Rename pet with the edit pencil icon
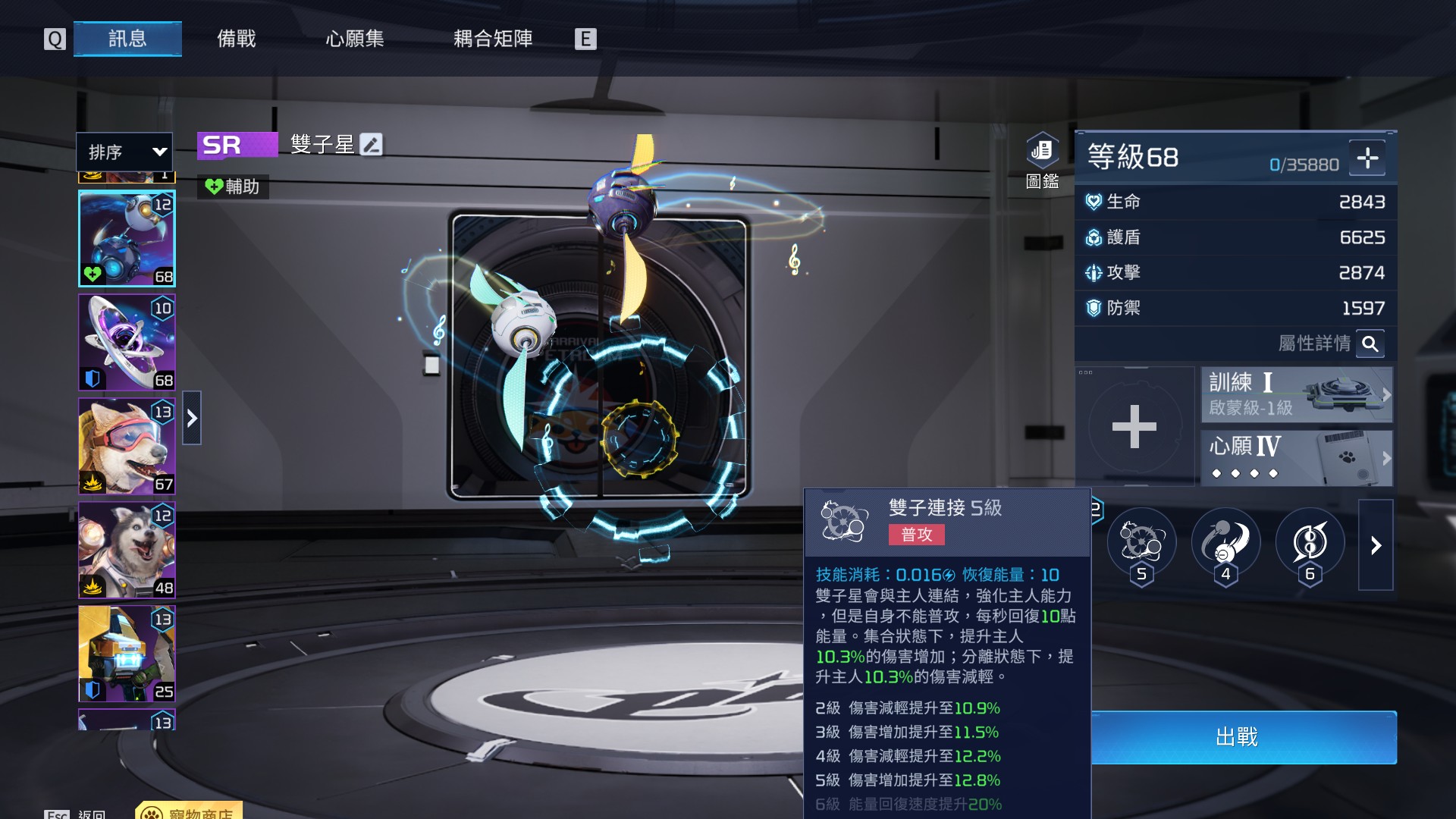The height and width of the screenshot is (819, 1456). click(x=372, y=144)
